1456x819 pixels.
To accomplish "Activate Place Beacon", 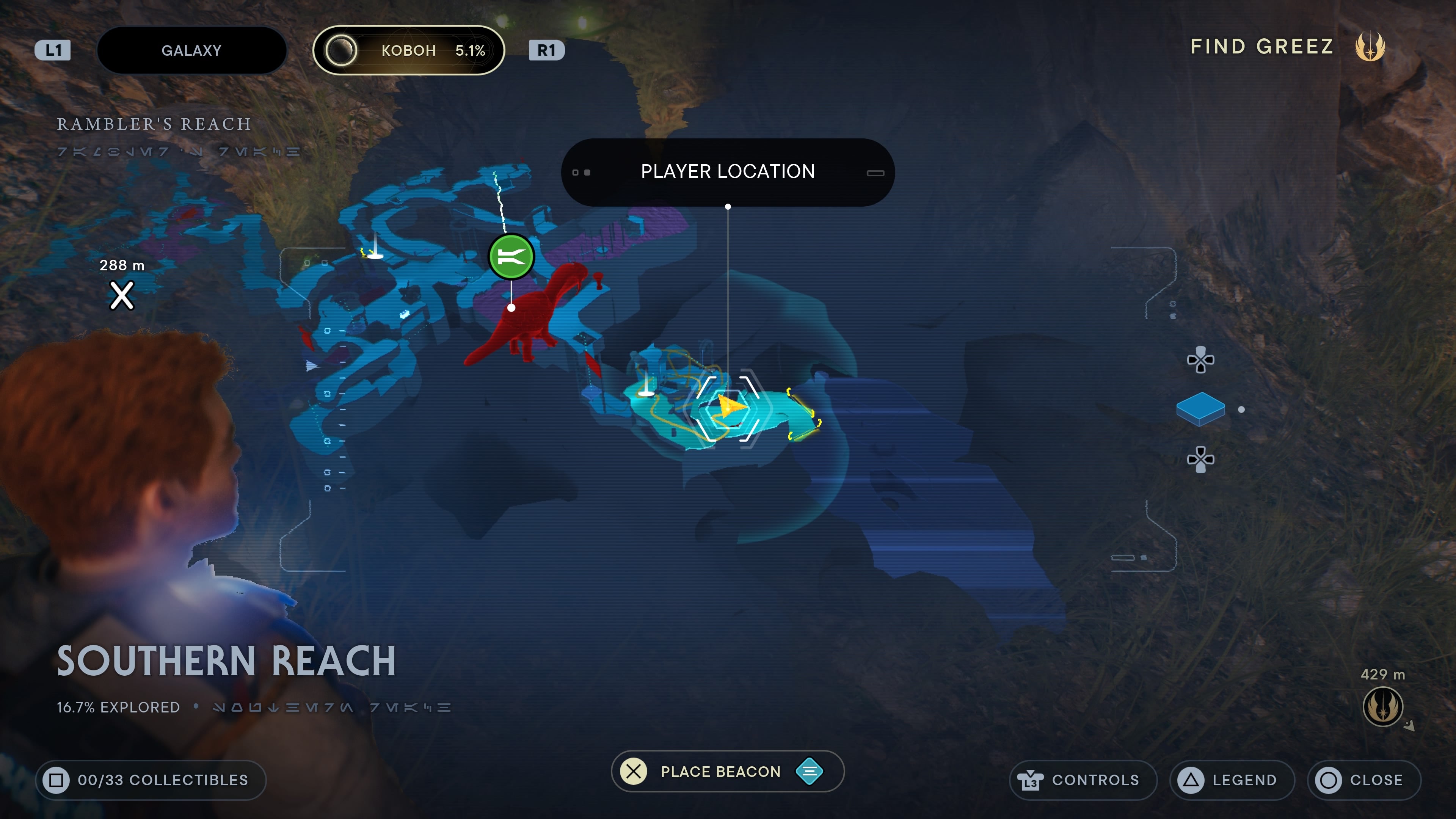I will pos(726,772).
